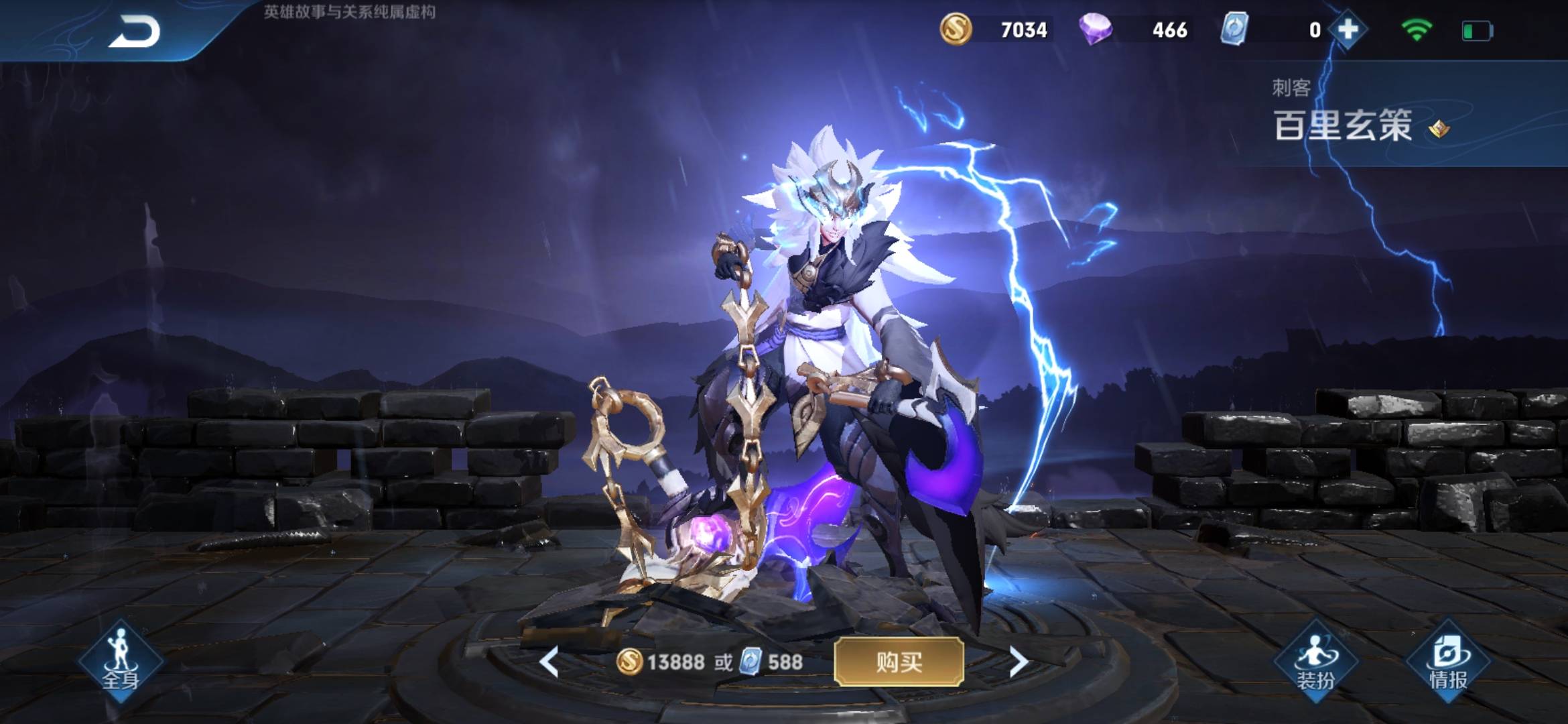The image size is (1568, 724).
Task: Open the 情报 hero info panel
Action: tap(1449, 664)
